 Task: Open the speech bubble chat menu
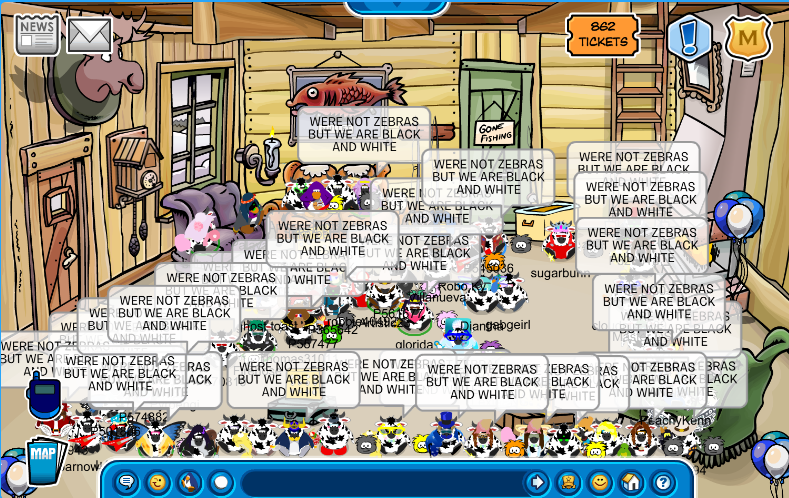click(127, 482)
